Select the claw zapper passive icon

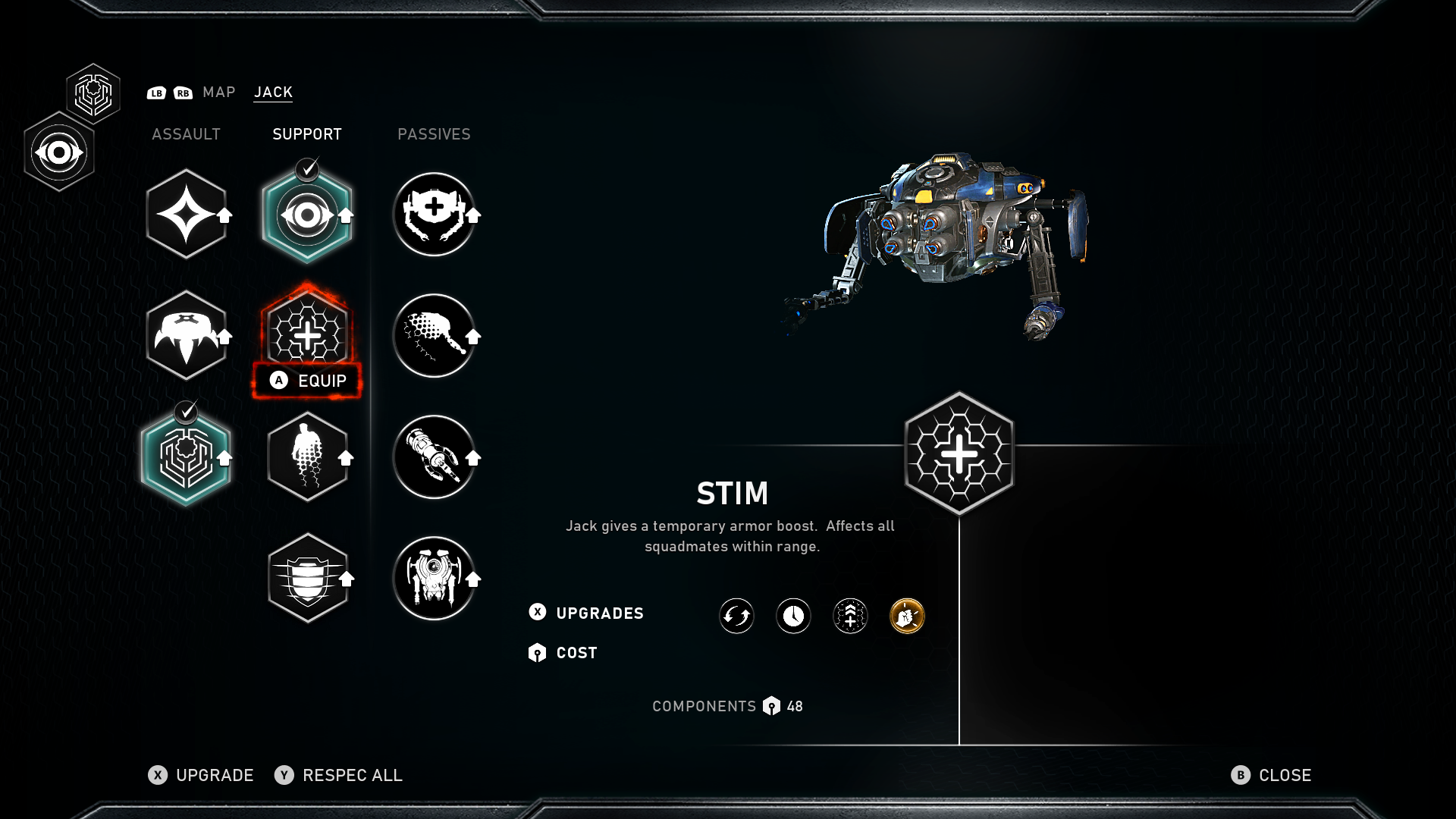click(x=435, y=457)
